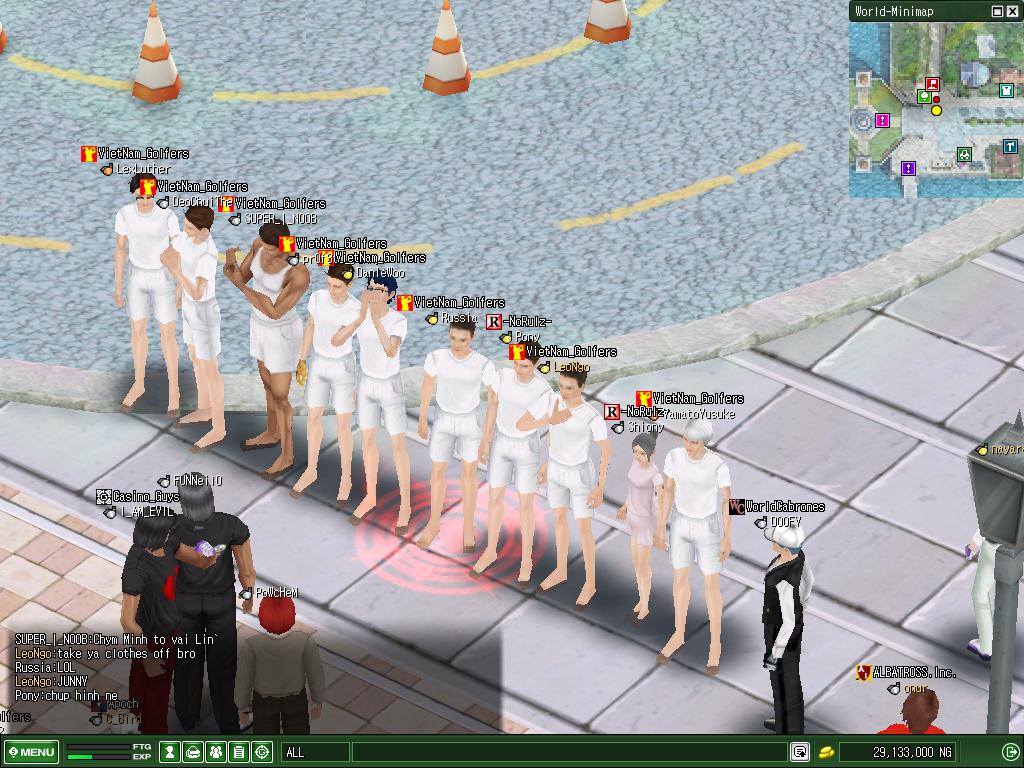The height and width of the screenshot is (768, 1024).
Task: Open the friends group icon
Action: pos(216,752)
